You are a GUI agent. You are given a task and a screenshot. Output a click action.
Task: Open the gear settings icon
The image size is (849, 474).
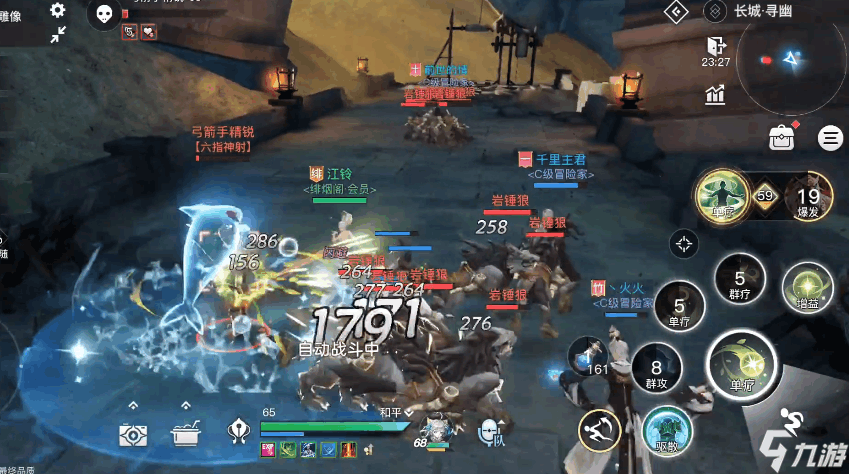58,10
